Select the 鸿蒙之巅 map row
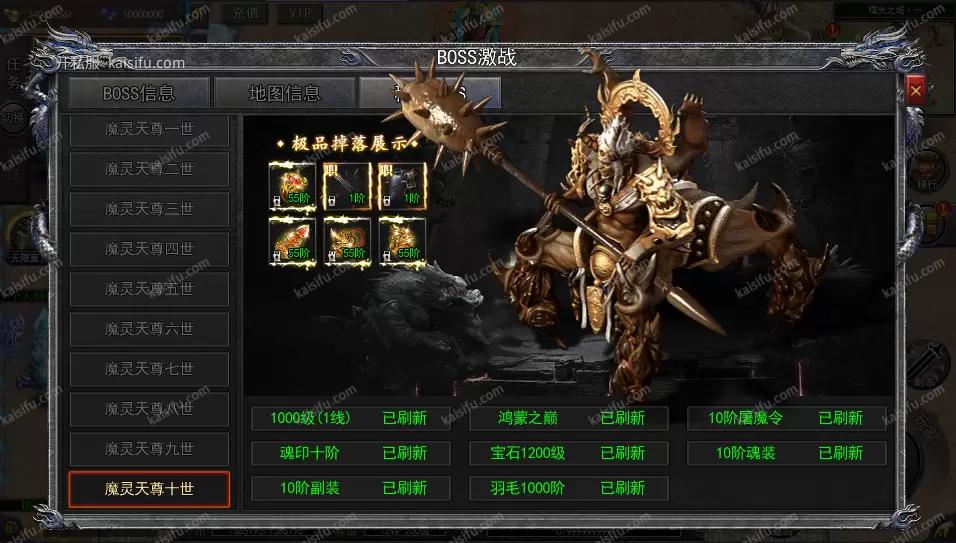 pos(568,418)
